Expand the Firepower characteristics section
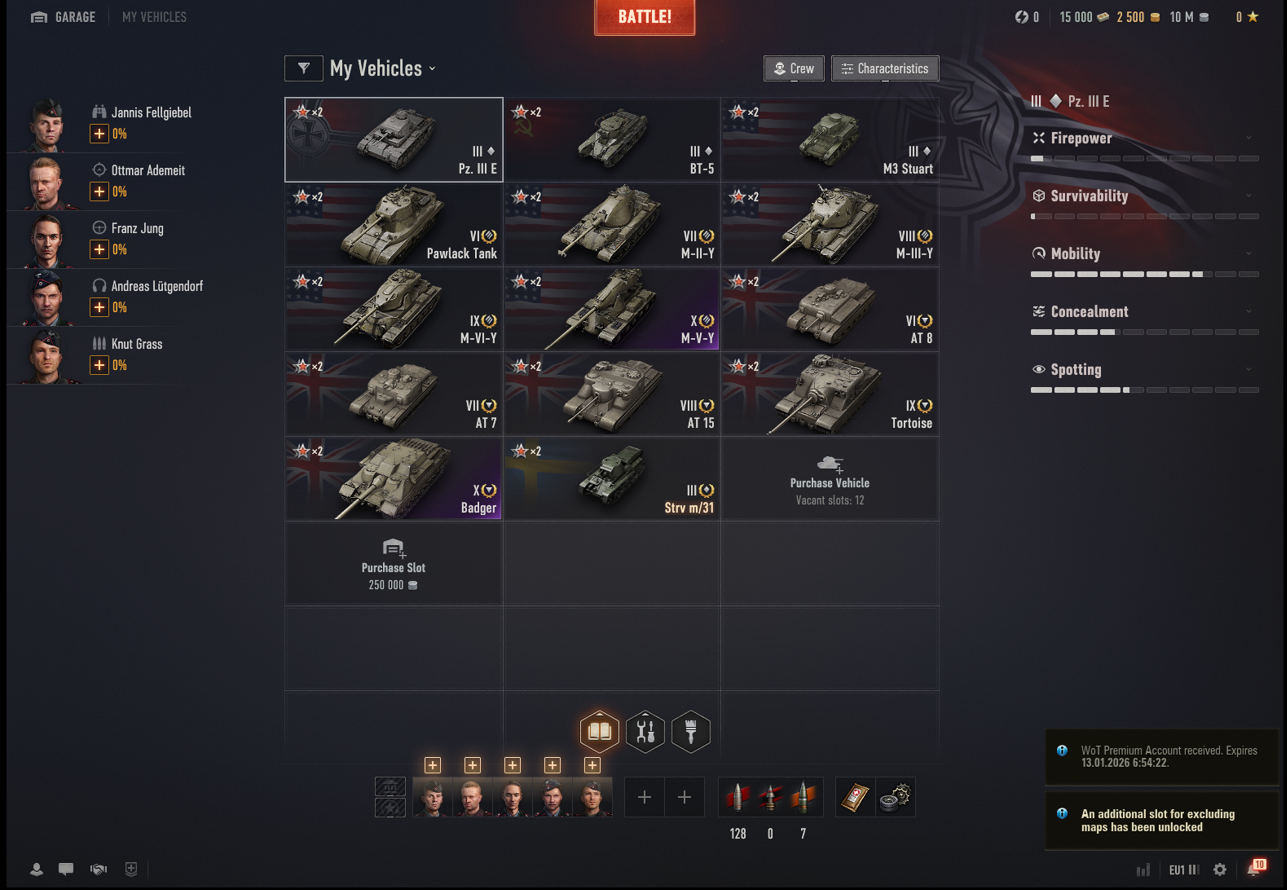 tap(1143, 138)
